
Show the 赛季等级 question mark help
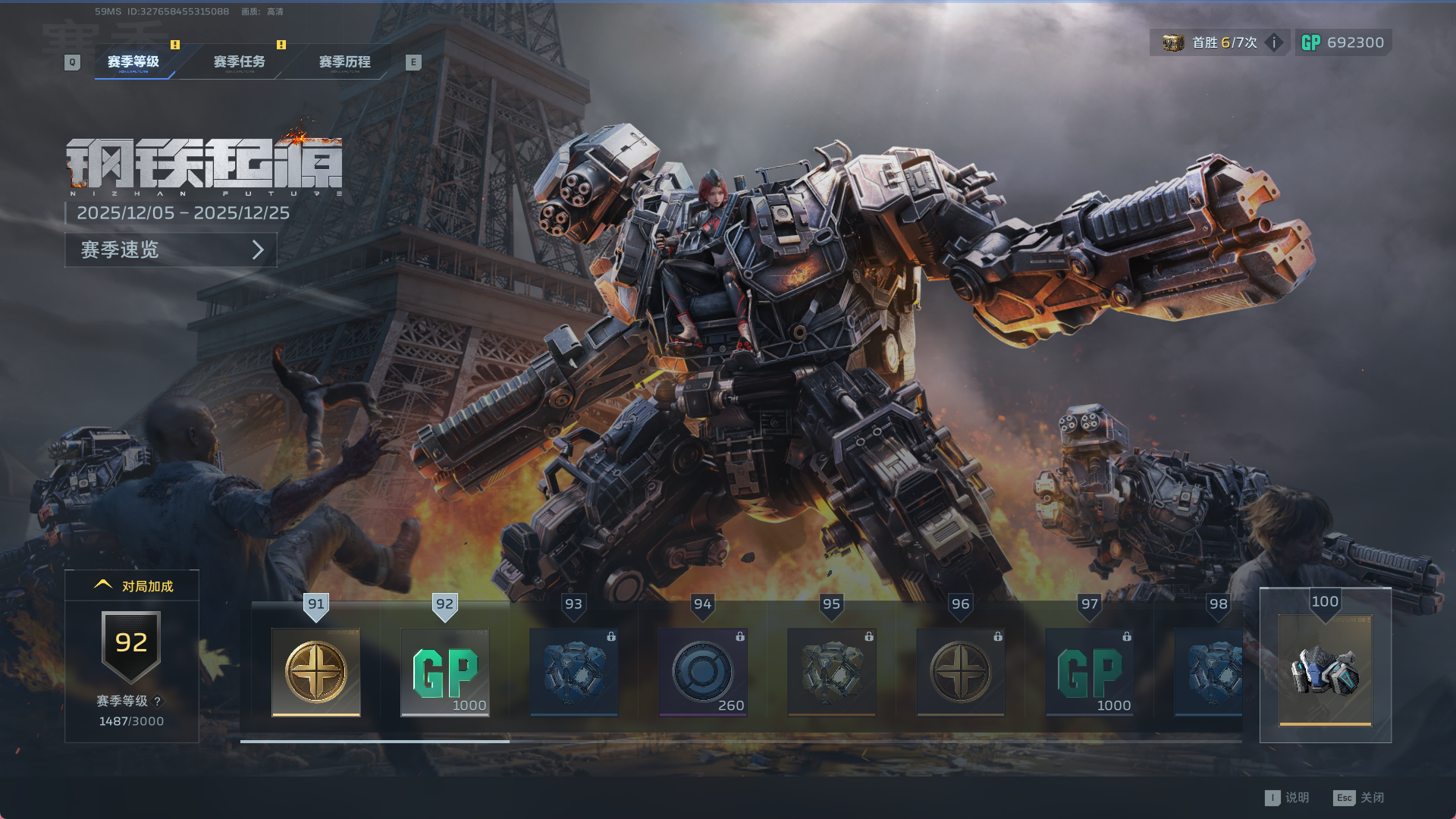click(x=158, y=701)
